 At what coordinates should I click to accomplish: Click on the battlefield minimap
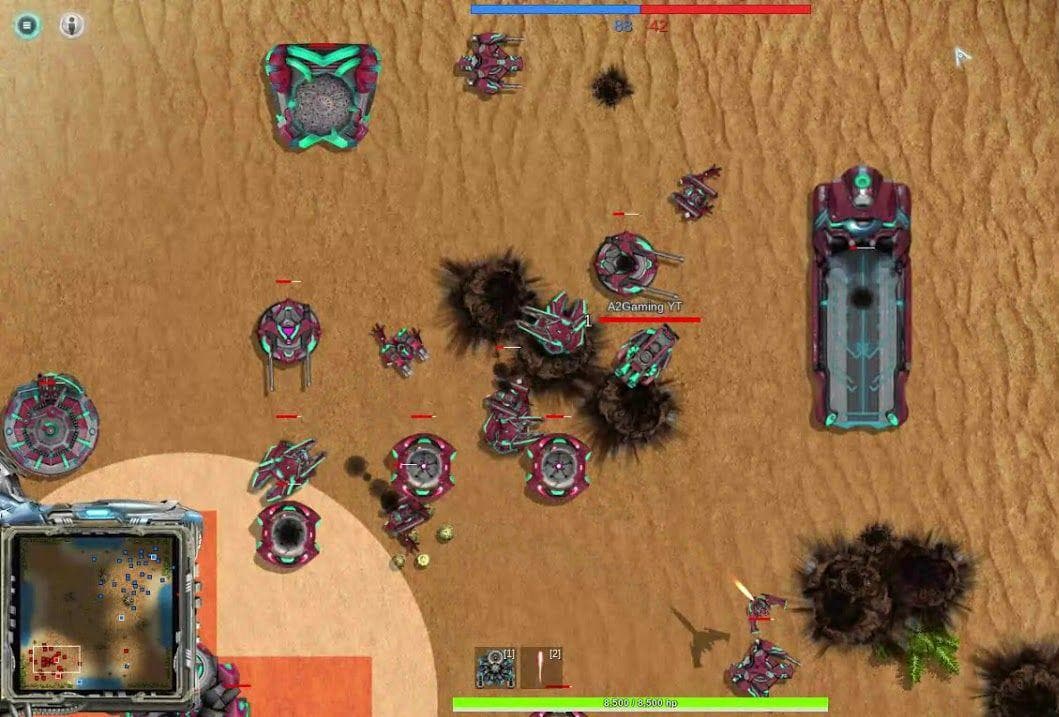point(97,612)
